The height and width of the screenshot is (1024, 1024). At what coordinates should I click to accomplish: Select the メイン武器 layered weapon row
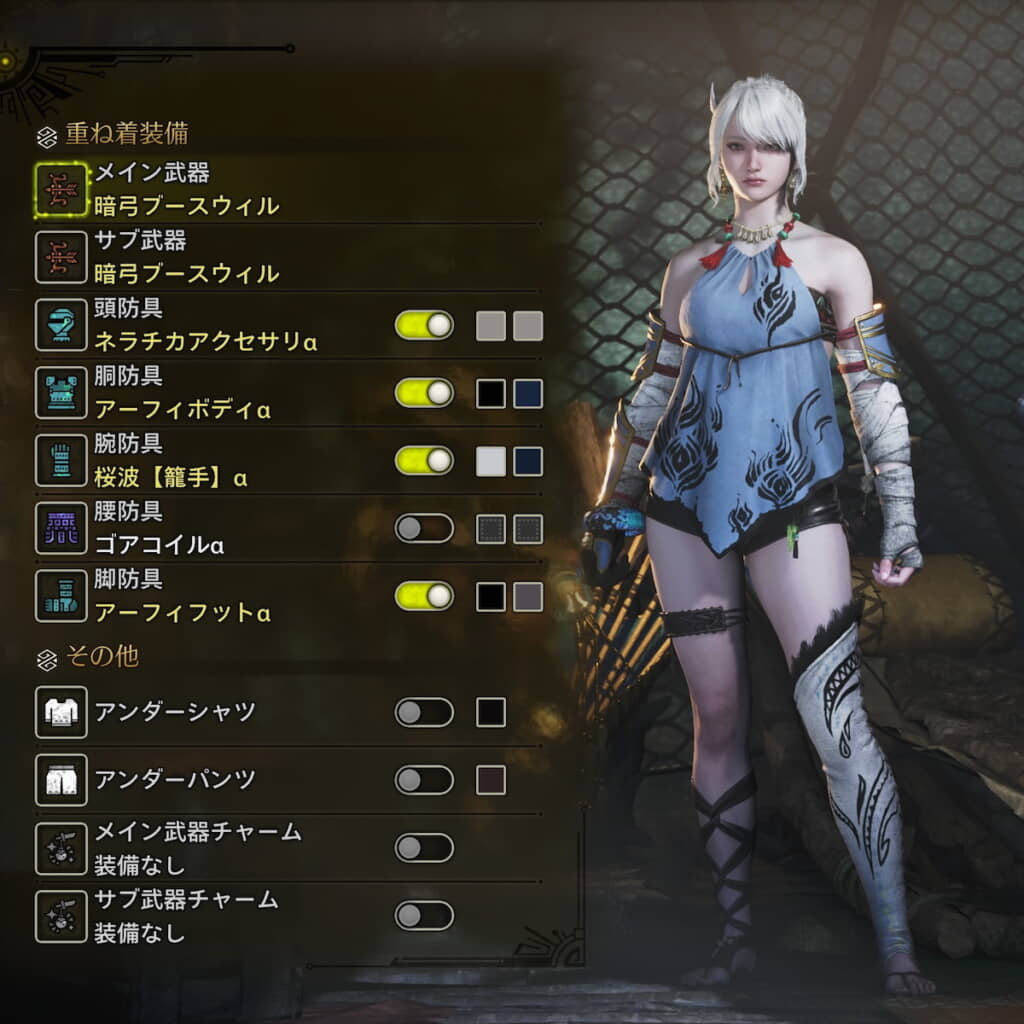pos(185,190)
